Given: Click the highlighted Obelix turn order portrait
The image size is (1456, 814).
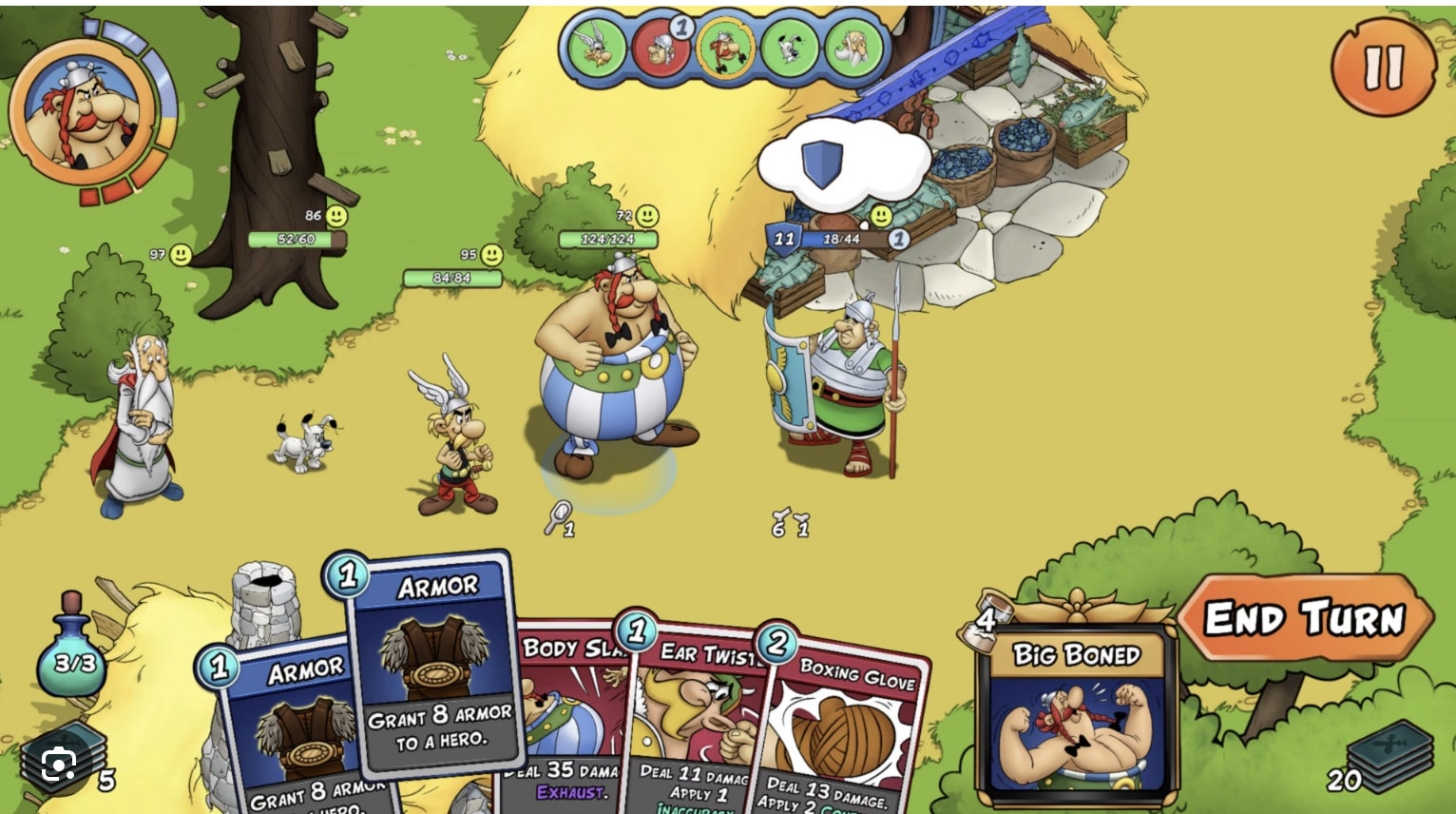Looking at the screenshot, I should [x=725, y=48].
